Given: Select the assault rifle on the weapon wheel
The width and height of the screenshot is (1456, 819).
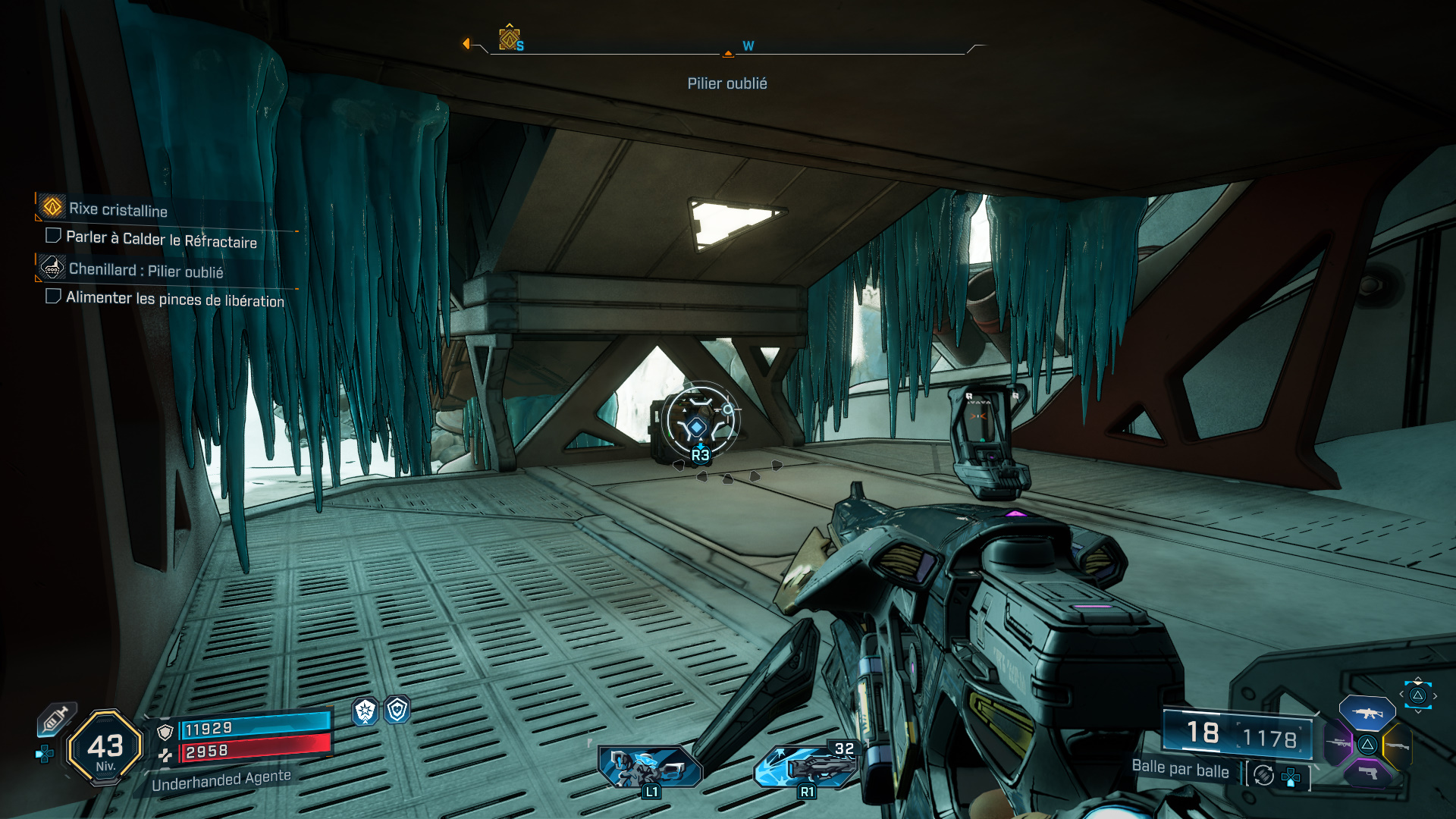Looking at the screenshot, I should [1367, 714].
